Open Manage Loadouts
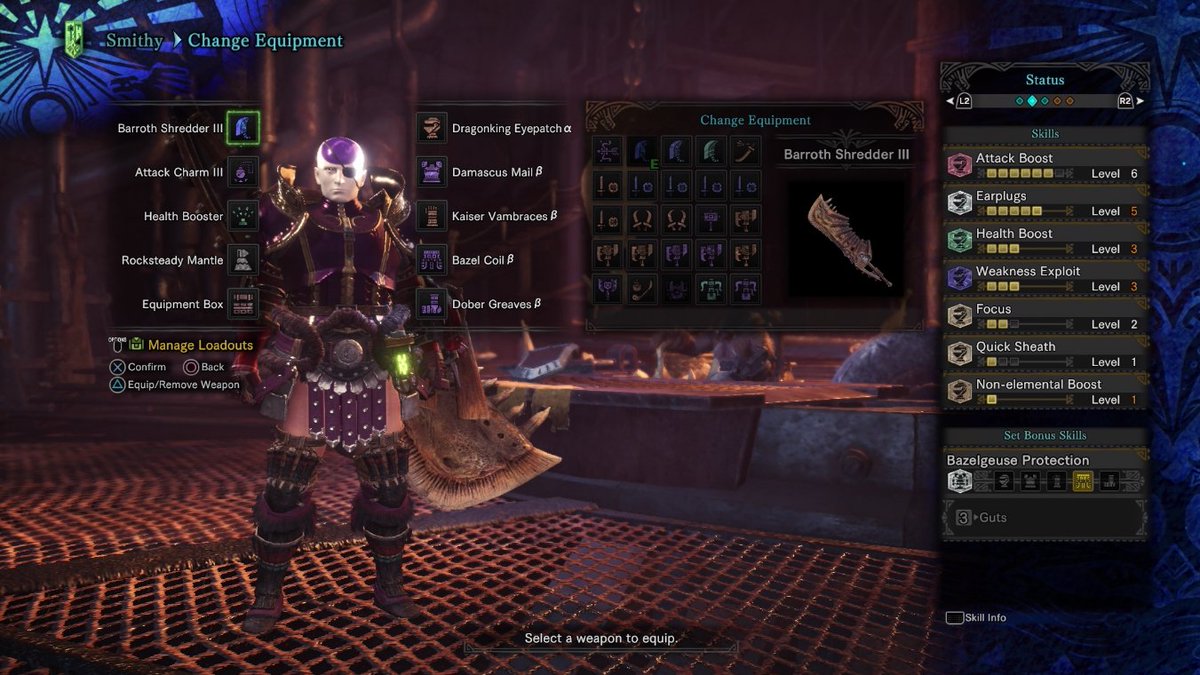1200x675 pixels. click(199, 345)
